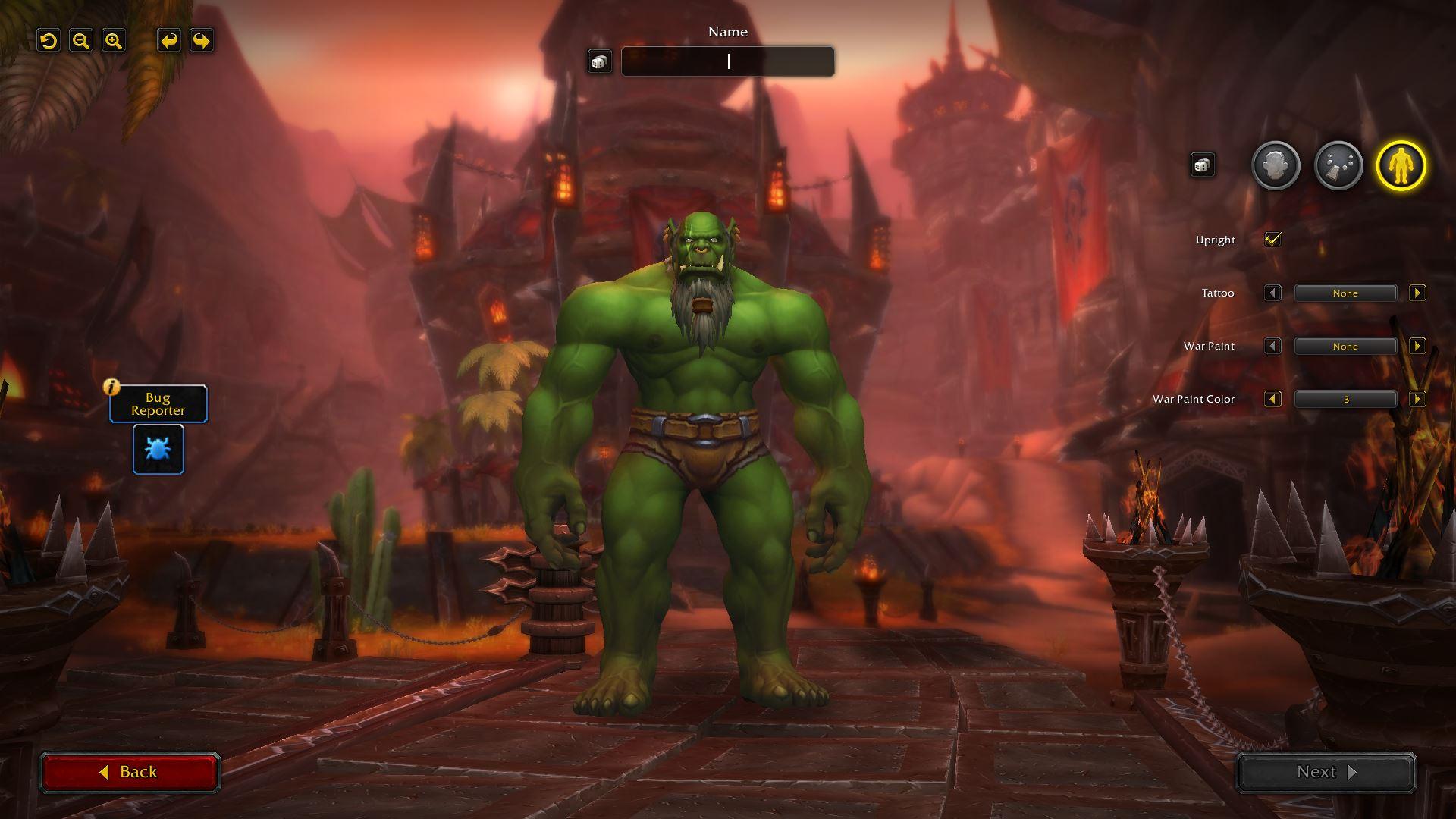Select the body customization tab

coord(1401,165)
